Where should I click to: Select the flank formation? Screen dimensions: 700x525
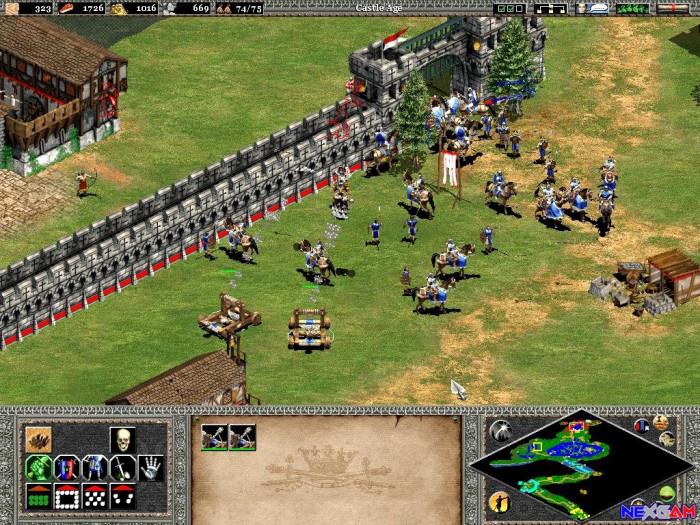123,495
